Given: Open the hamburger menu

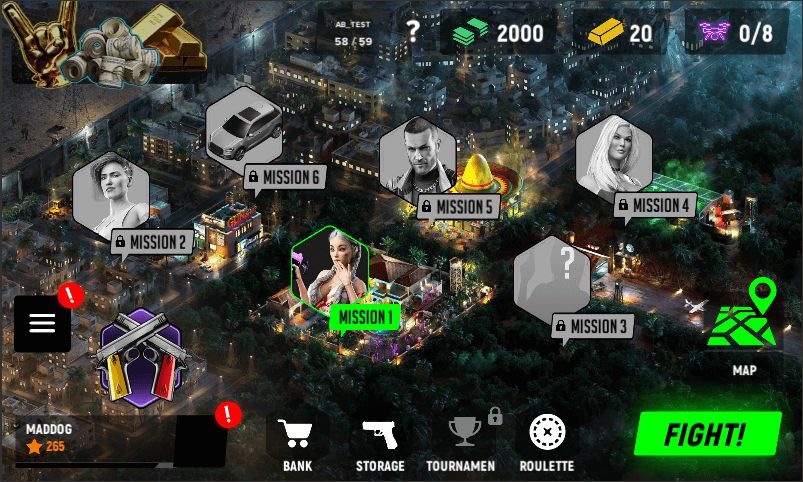Looking at the screenshot, I should 42,323.
